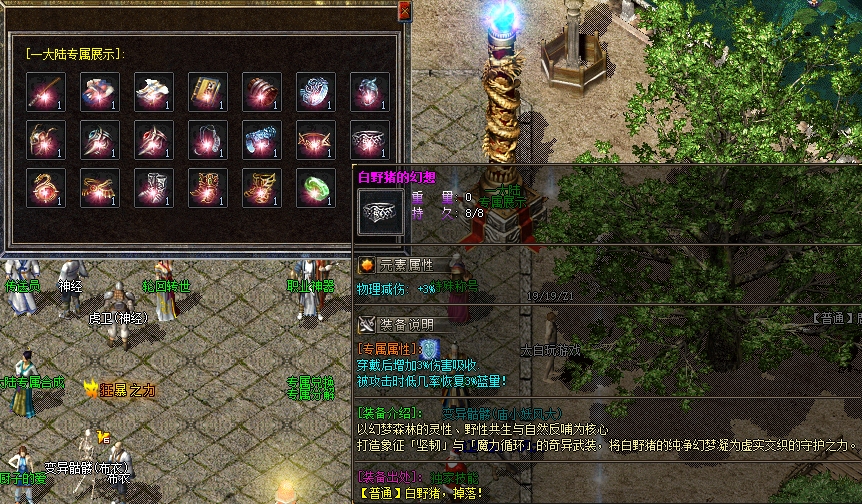
Task: Pick the golden winged belt item
Action: [100, 187]
